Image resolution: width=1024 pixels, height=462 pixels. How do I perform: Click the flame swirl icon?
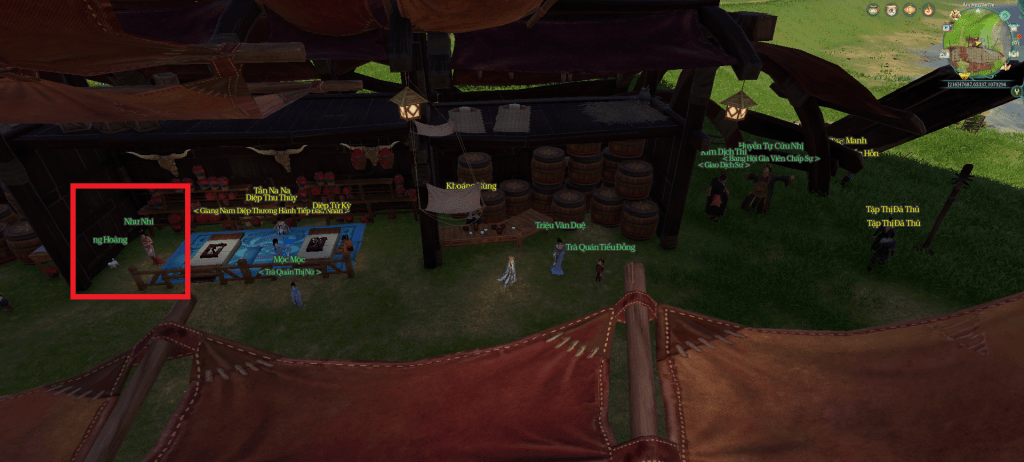click(928, 10)
